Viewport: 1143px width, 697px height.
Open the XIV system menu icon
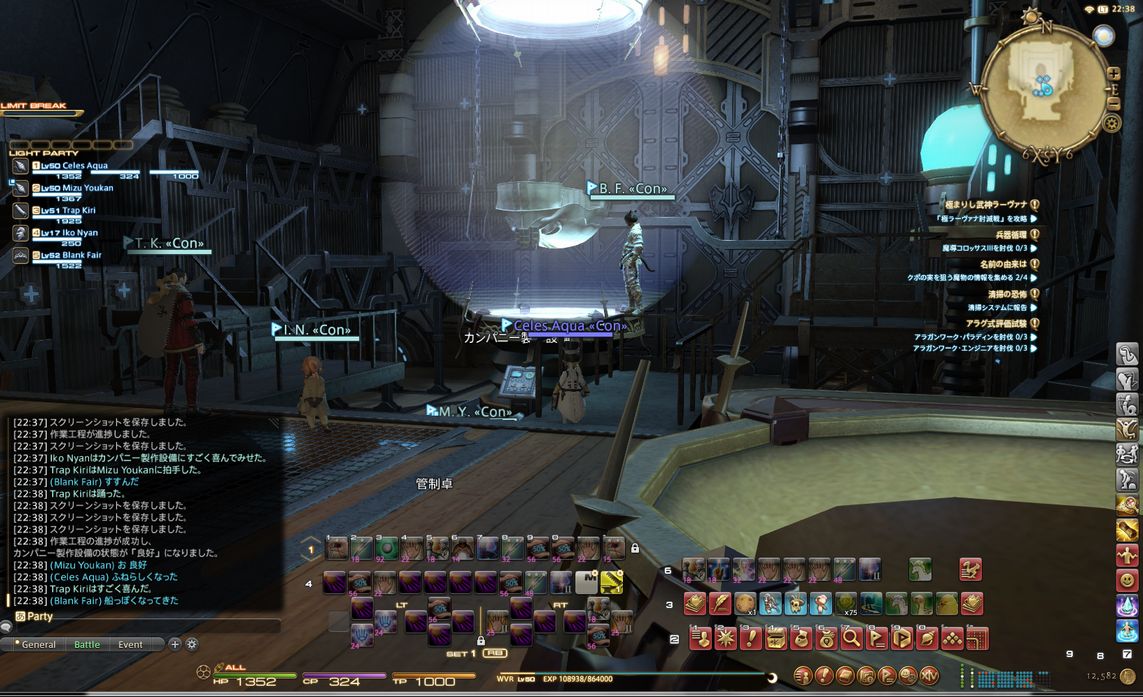tap(929, 676)
